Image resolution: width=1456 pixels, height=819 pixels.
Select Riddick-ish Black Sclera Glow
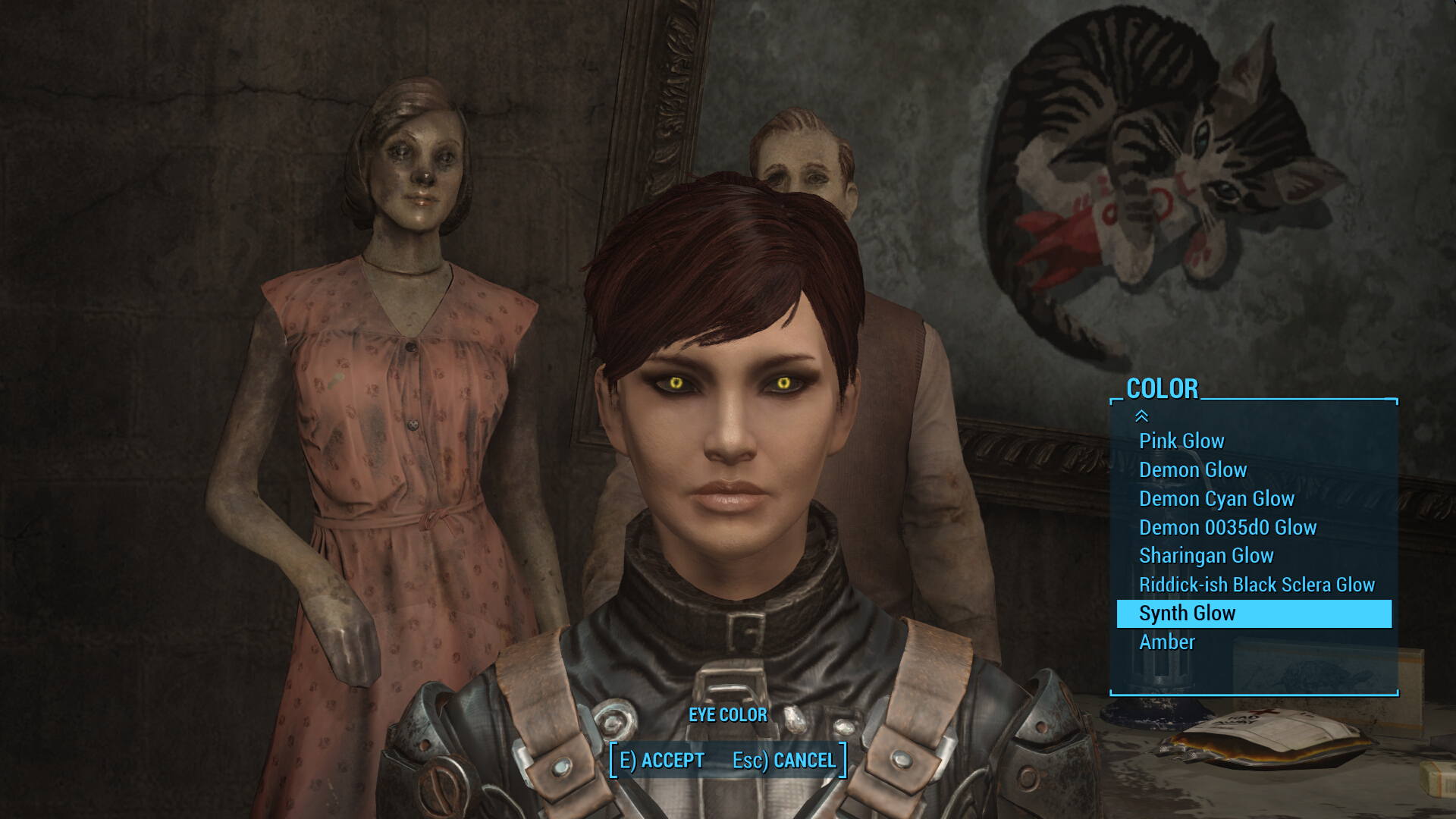pyautogui.click(x=1257, y=585)
